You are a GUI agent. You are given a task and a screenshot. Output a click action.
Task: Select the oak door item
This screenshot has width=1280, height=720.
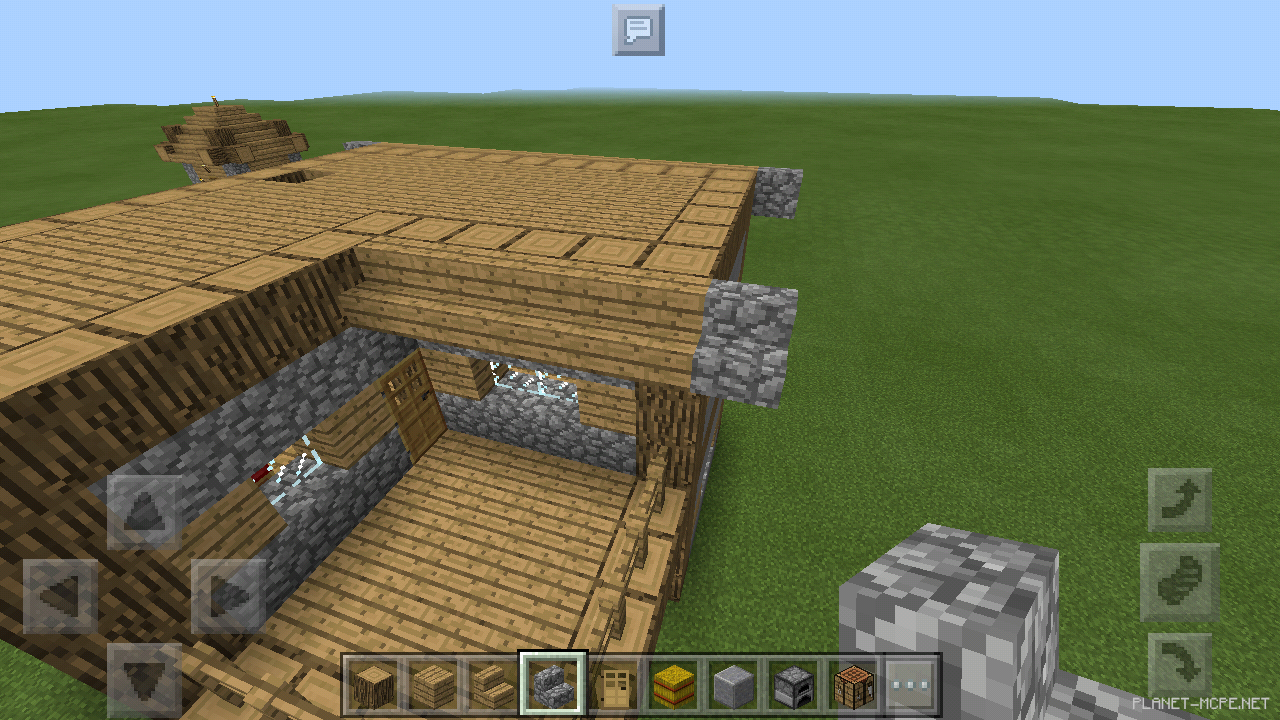[x=617, y=686]
